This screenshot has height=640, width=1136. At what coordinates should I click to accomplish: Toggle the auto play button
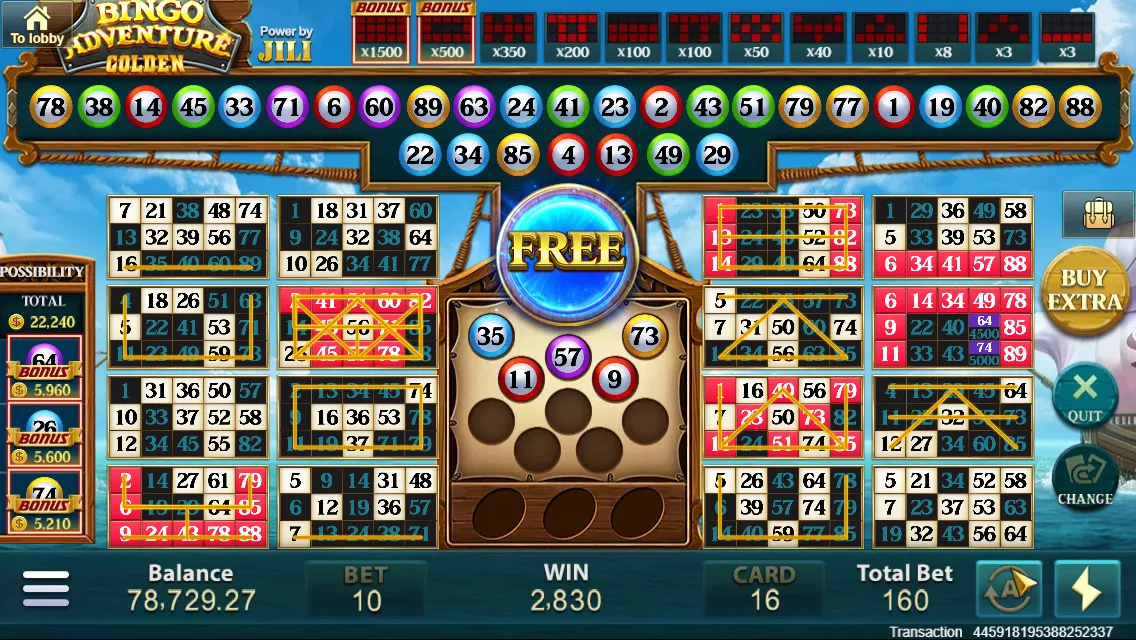point(1008,591)
